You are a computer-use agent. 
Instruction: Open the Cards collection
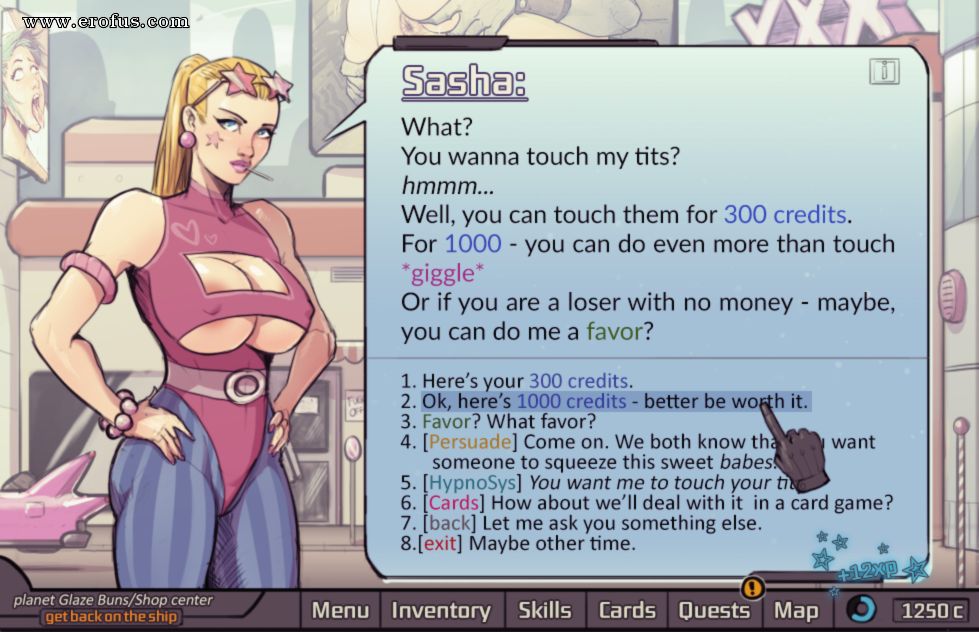click(x=627, y=610)
